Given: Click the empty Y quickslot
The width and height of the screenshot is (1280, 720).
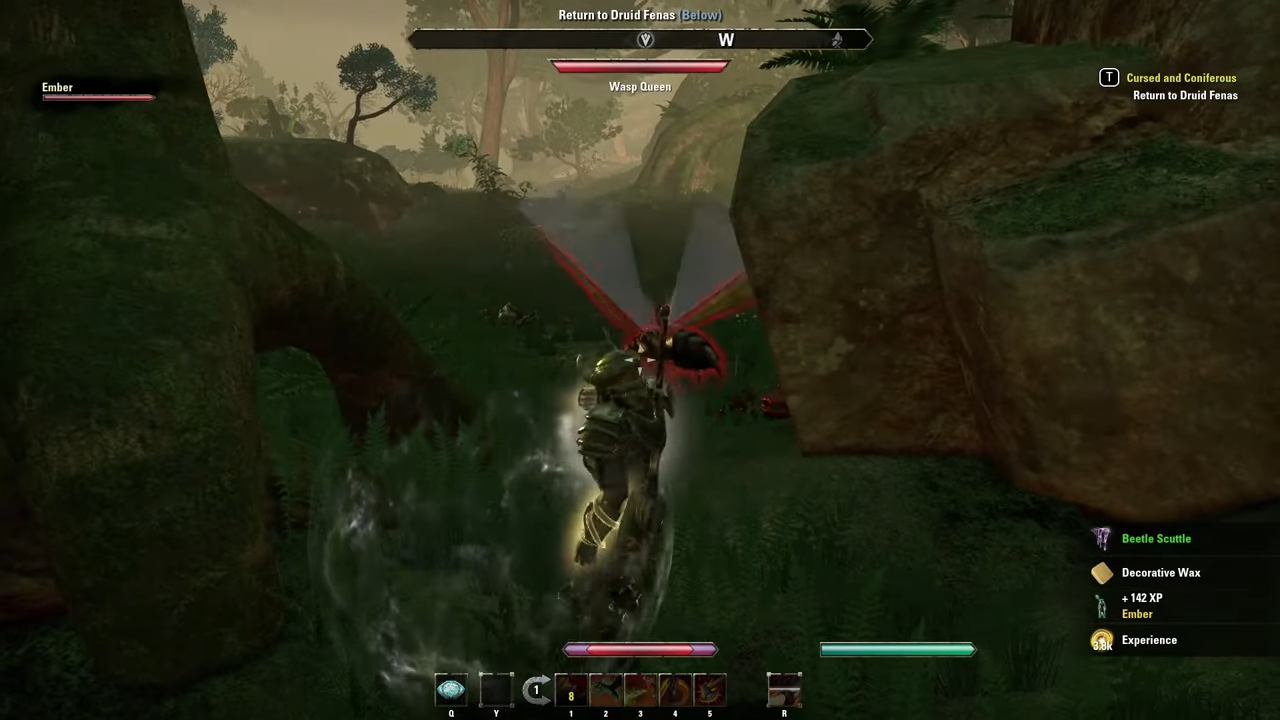Looking at the screenshot, I should point(495,688).
